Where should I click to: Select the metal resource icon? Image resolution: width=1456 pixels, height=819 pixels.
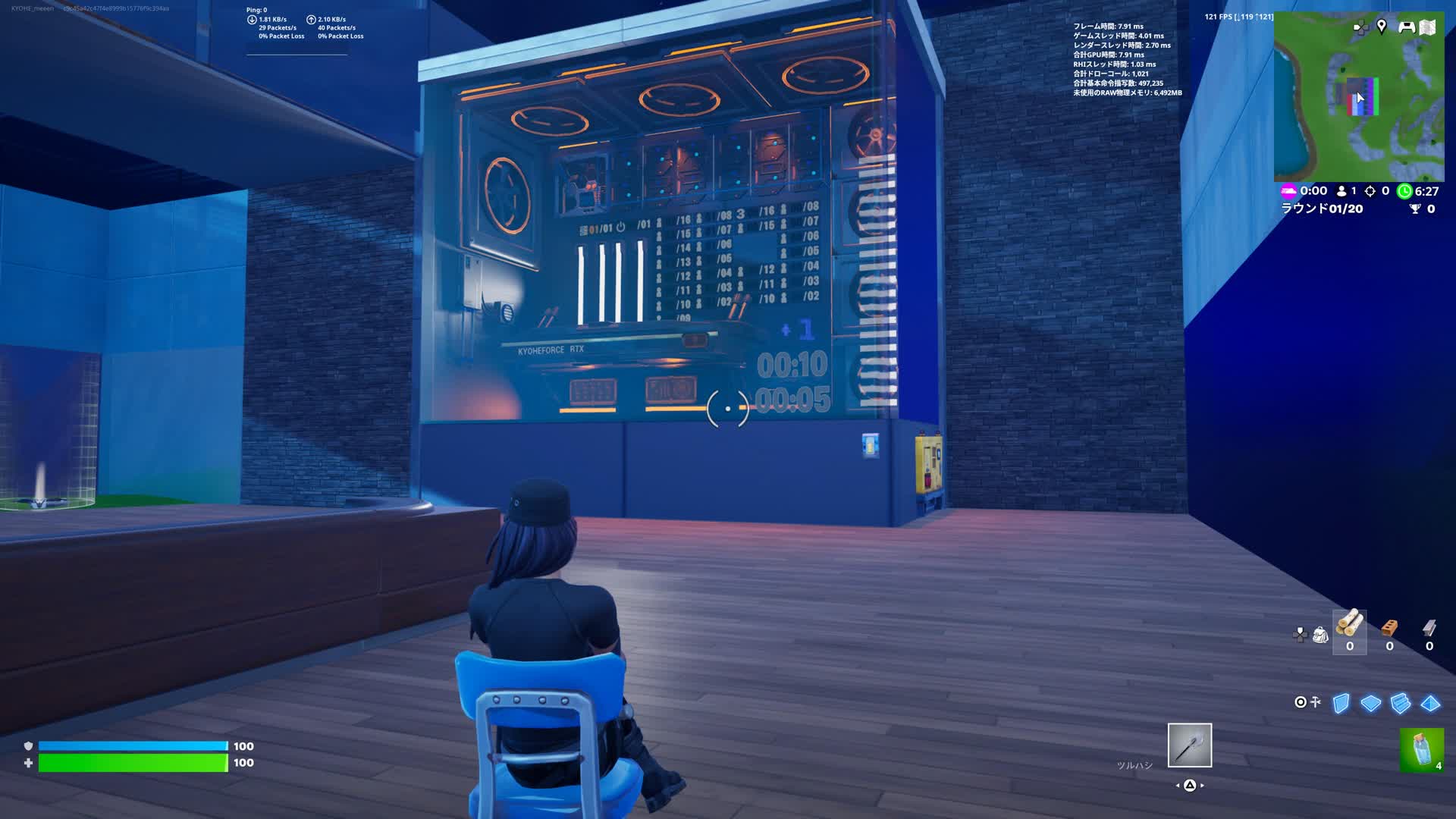click(1430, 627)
